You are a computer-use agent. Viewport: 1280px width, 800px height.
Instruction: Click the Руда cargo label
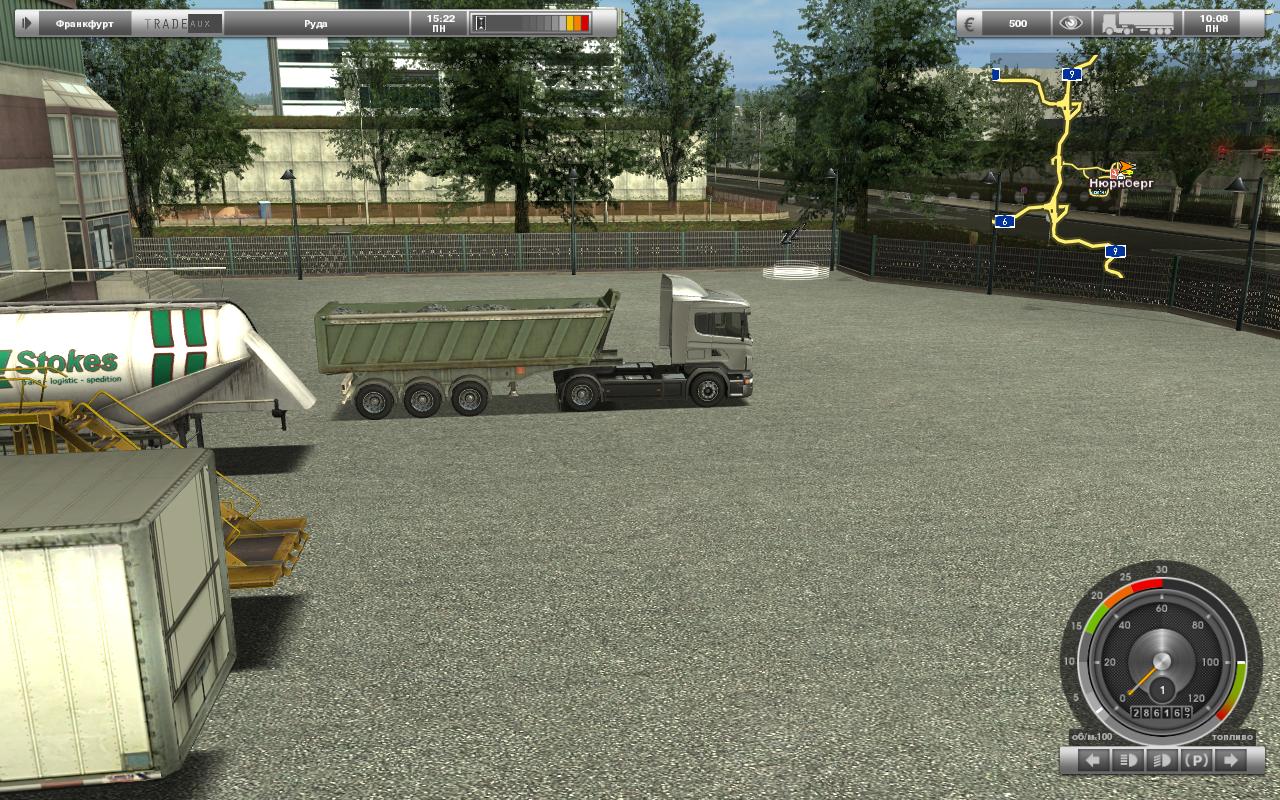coord(315,23)
